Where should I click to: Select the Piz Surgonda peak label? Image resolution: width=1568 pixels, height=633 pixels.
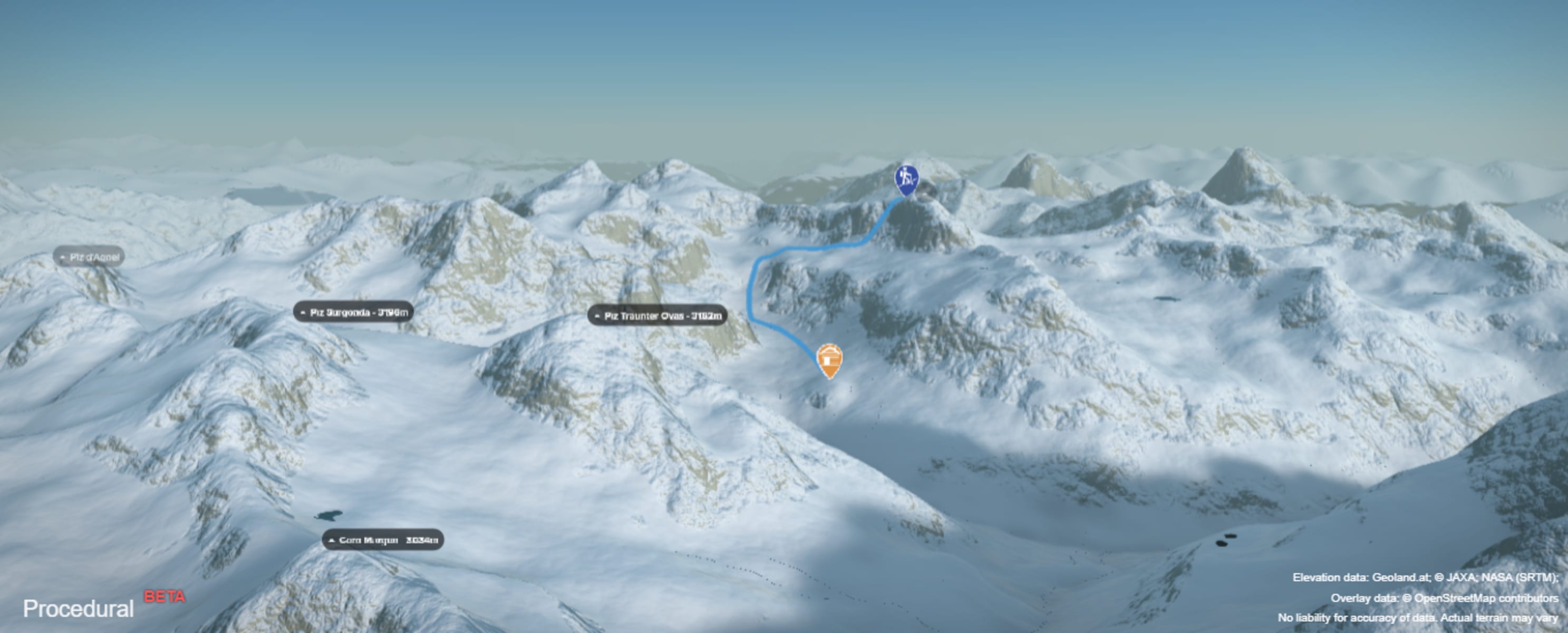tap(354, 312)
